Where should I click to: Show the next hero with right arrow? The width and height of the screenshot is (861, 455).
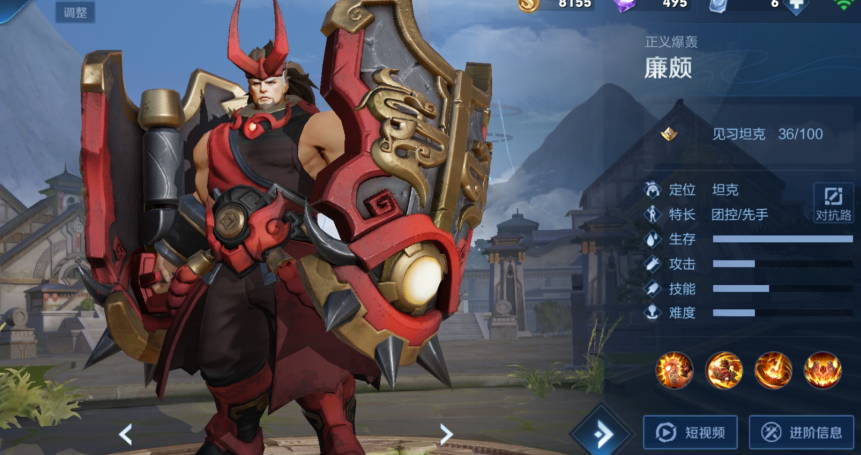[x=446, y=434]
